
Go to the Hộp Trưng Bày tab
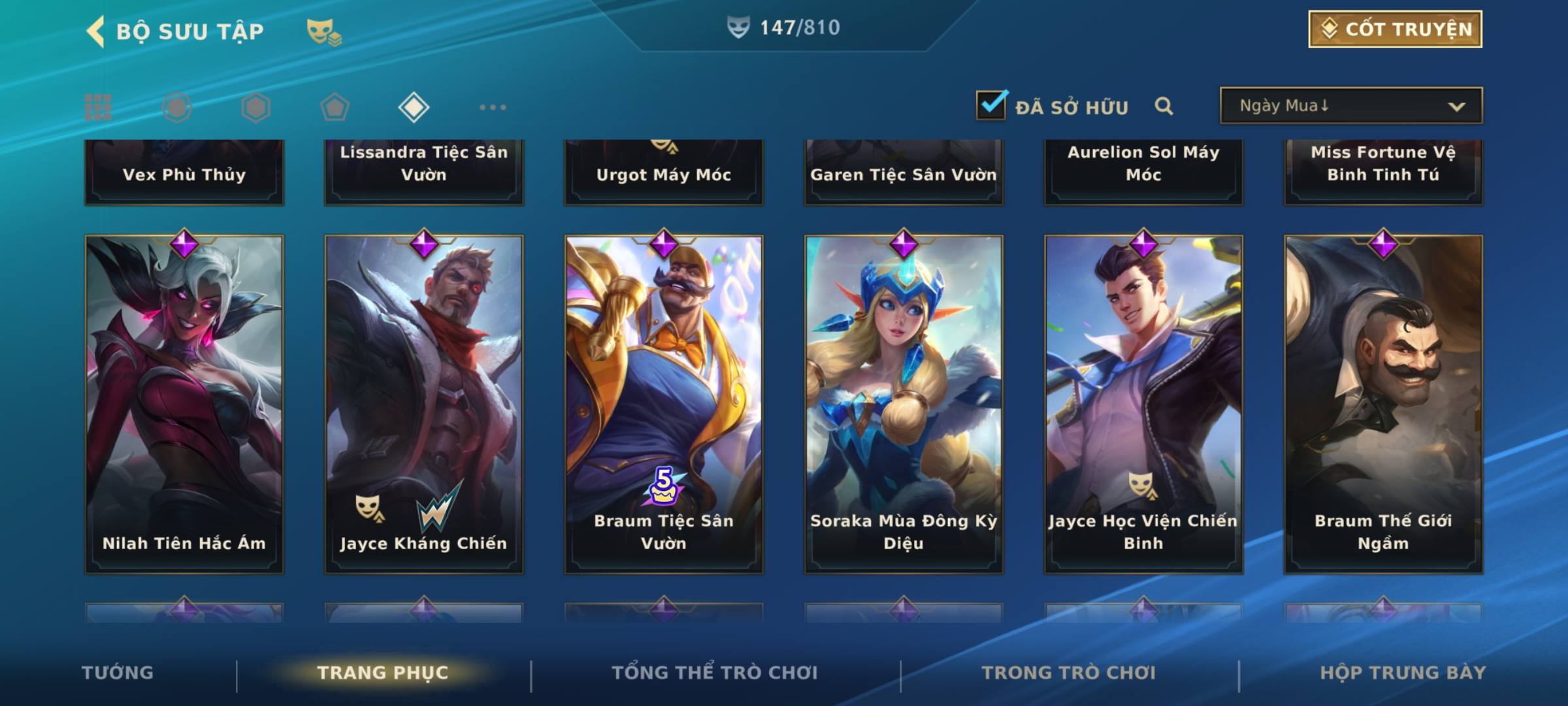point(1403,673)
